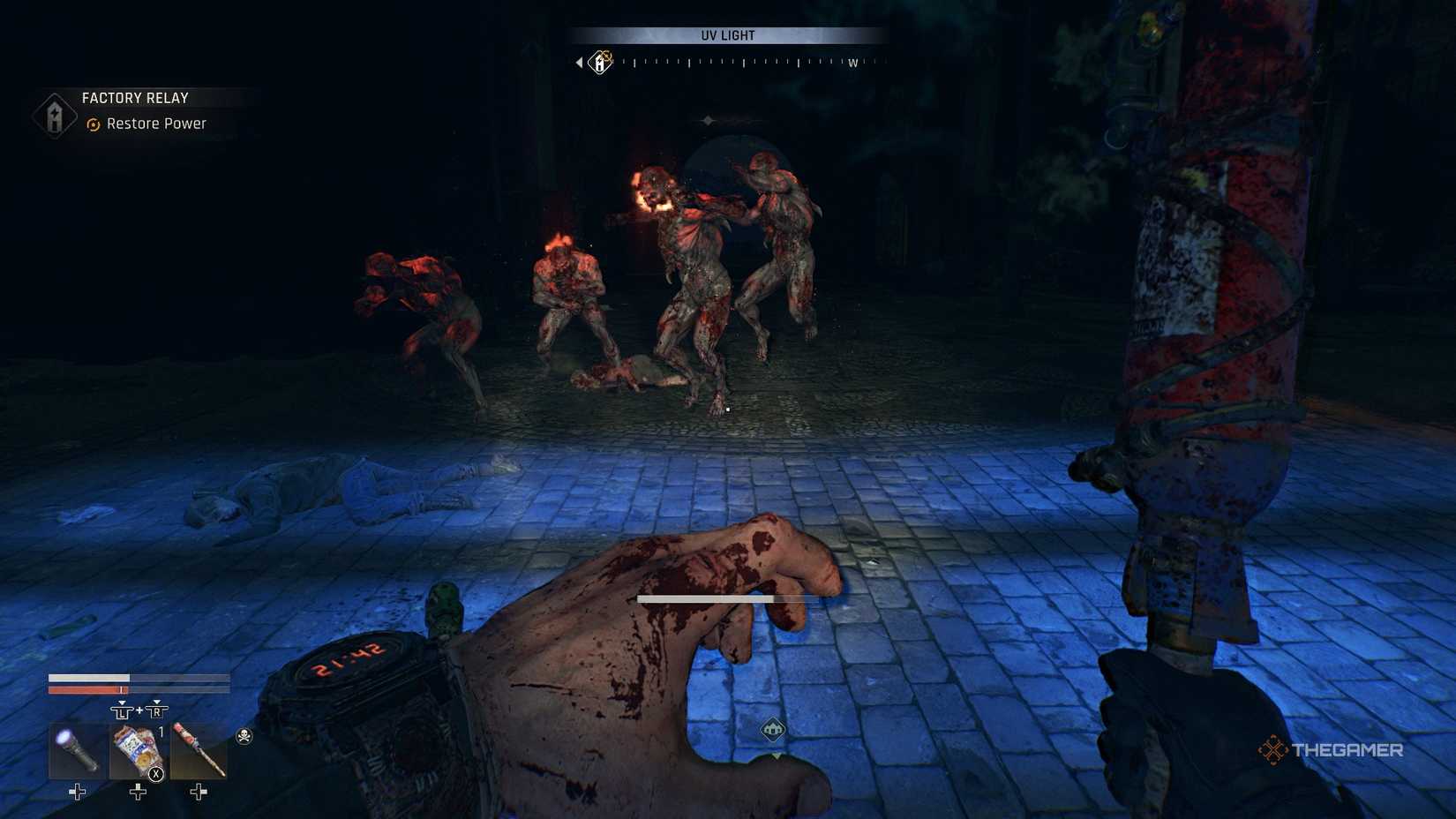This screenshot has width=1456, height=819.
Task: Click the safe house marker icon
Action: pyautogui.click(x=773, y=730)
